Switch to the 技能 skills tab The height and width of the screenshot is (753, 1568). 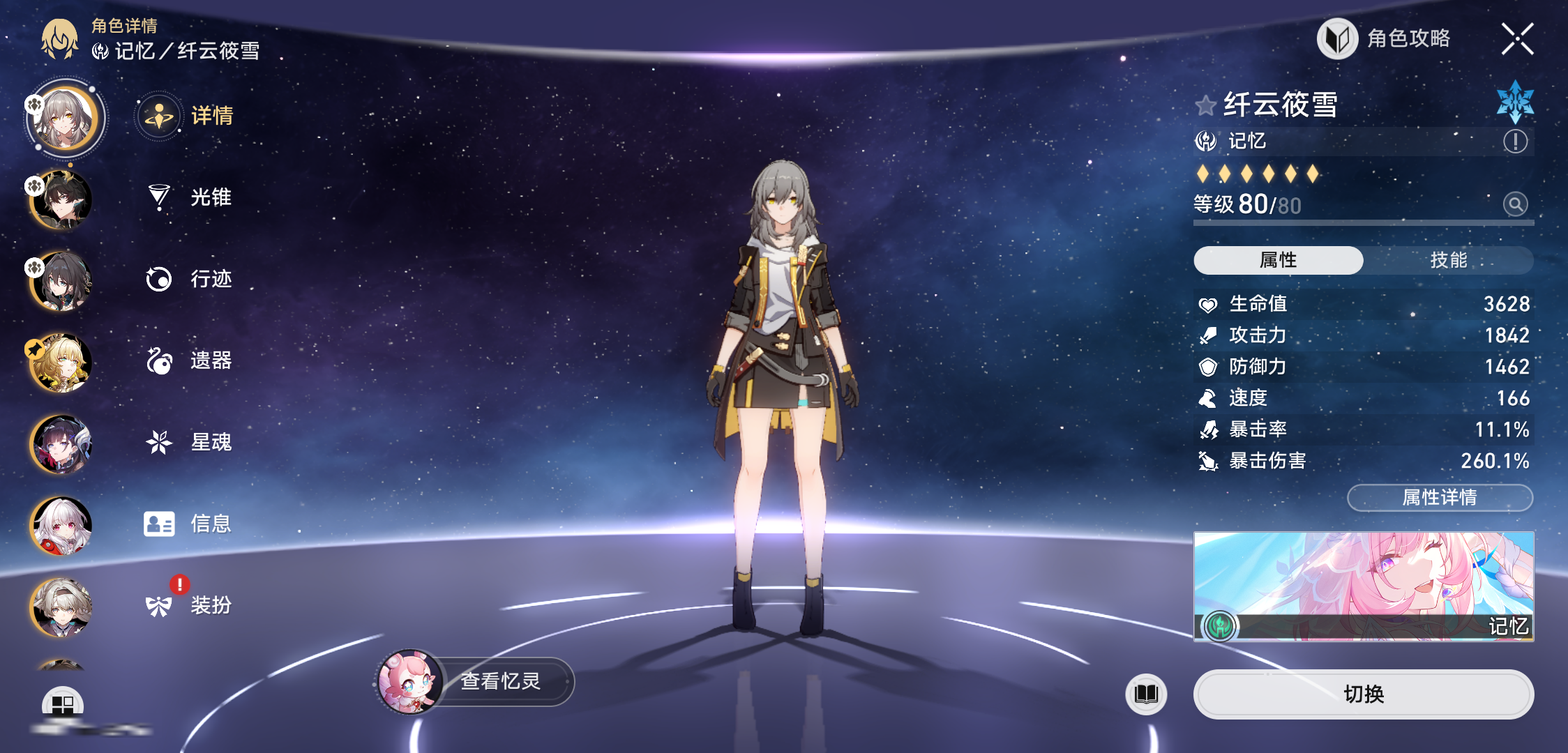tap(1448, 260)
